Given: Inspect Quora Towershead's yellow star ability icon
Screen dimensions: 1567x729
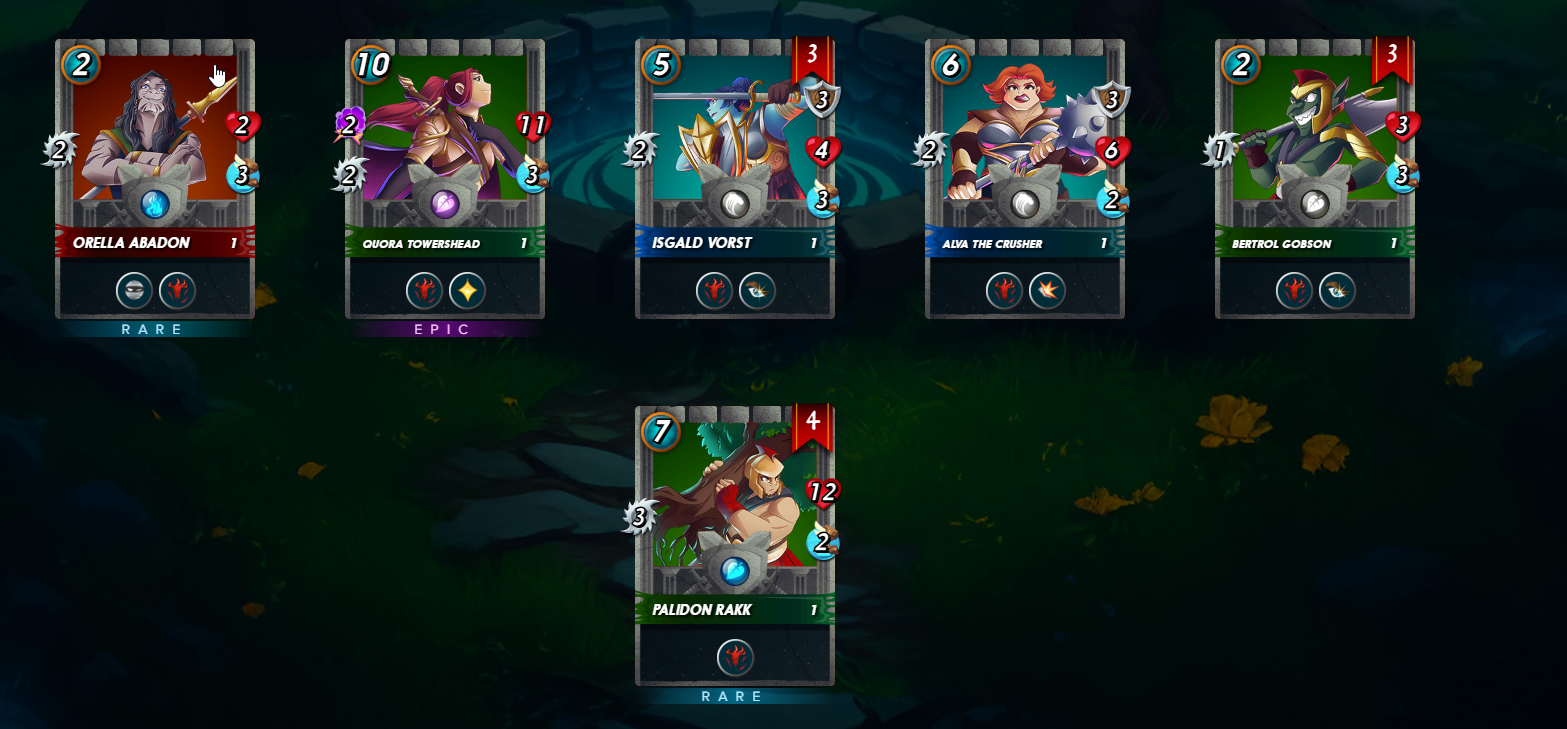Looking at the screenshot, I should tap(467, 291).
